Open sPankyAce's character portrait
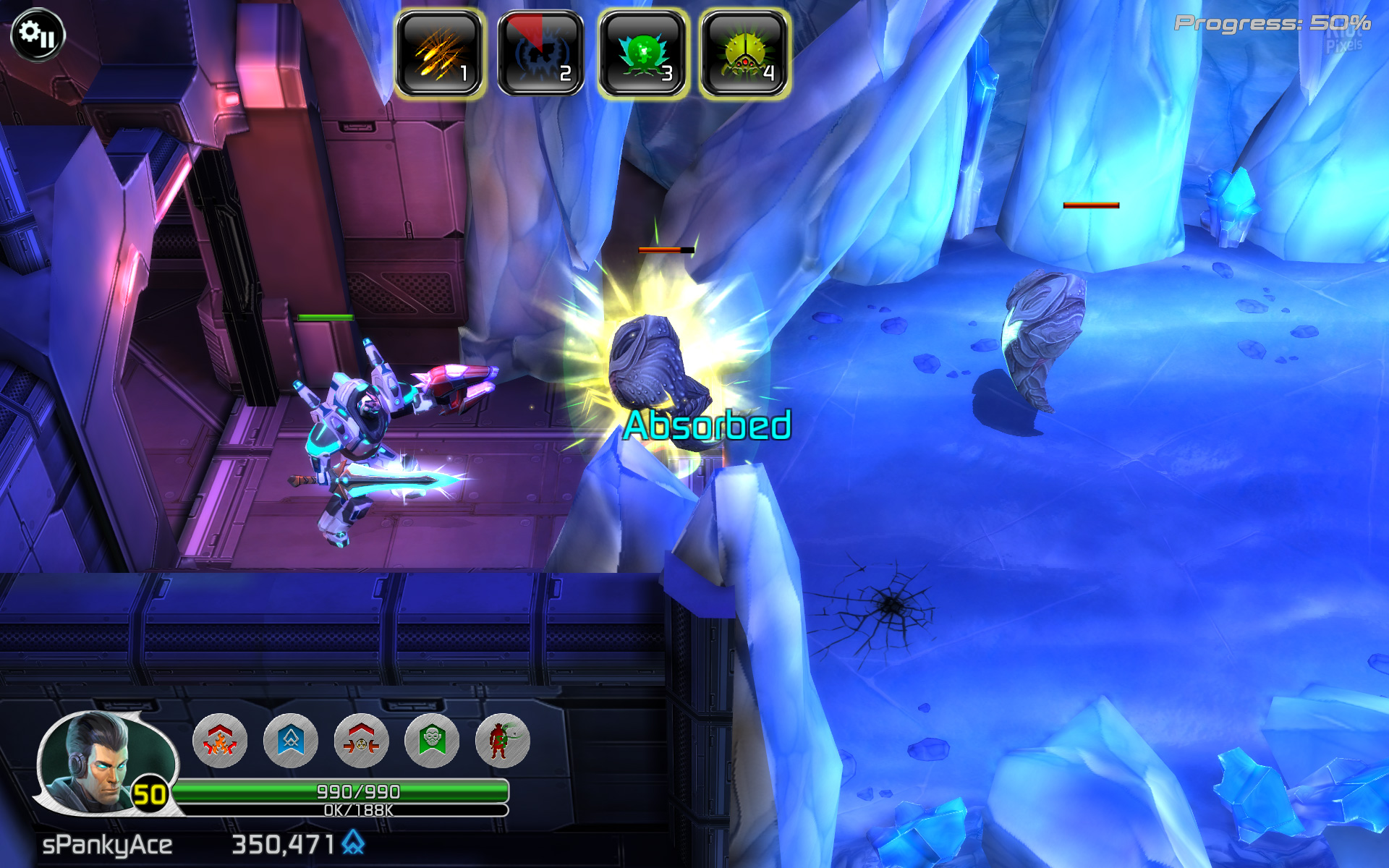 click(x=98, y=761)
